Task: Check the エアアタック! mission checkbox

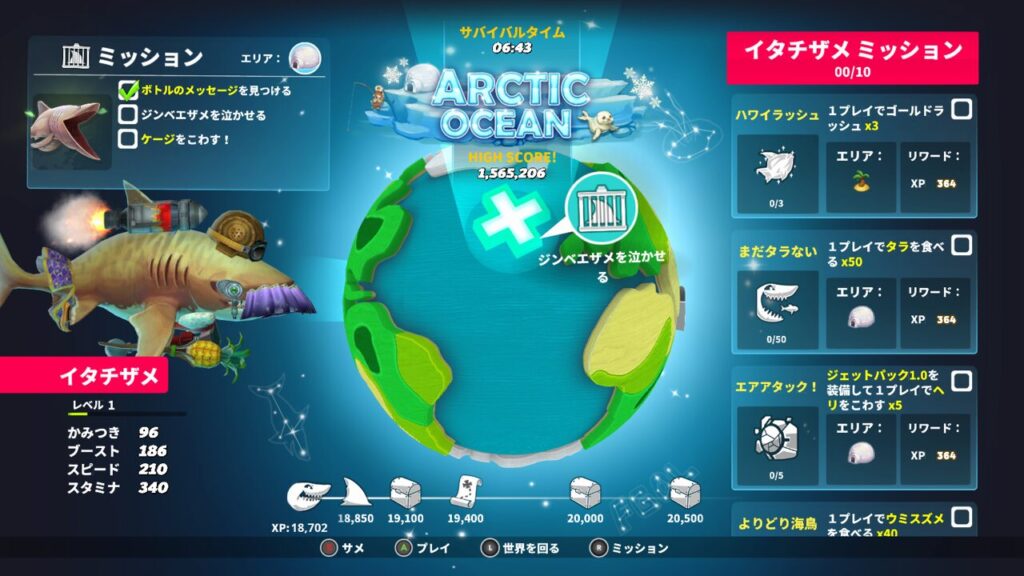Action: pos(961,381)
